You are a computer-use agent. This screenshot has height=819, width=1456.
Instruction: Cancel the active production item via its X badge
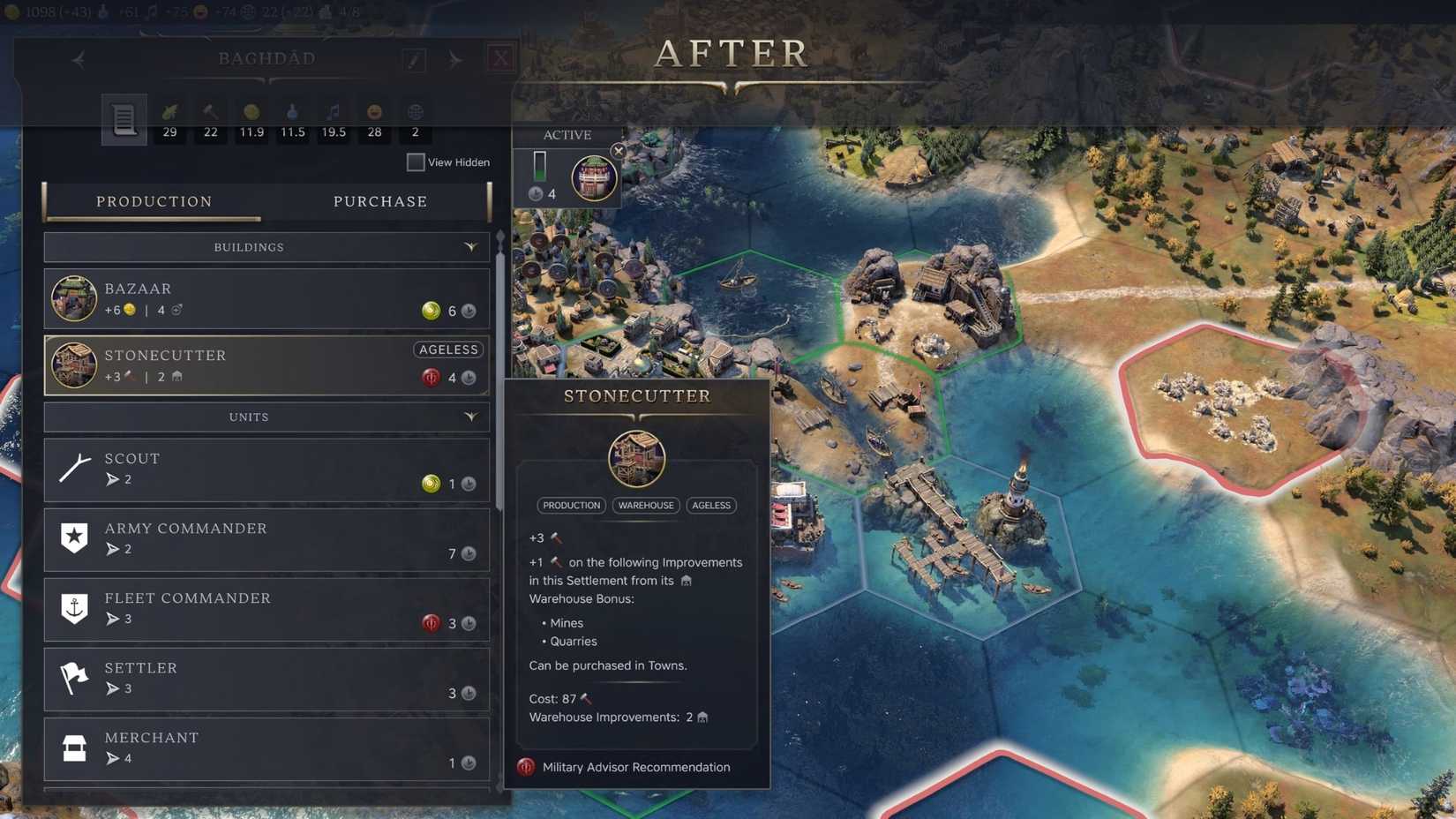619,151
